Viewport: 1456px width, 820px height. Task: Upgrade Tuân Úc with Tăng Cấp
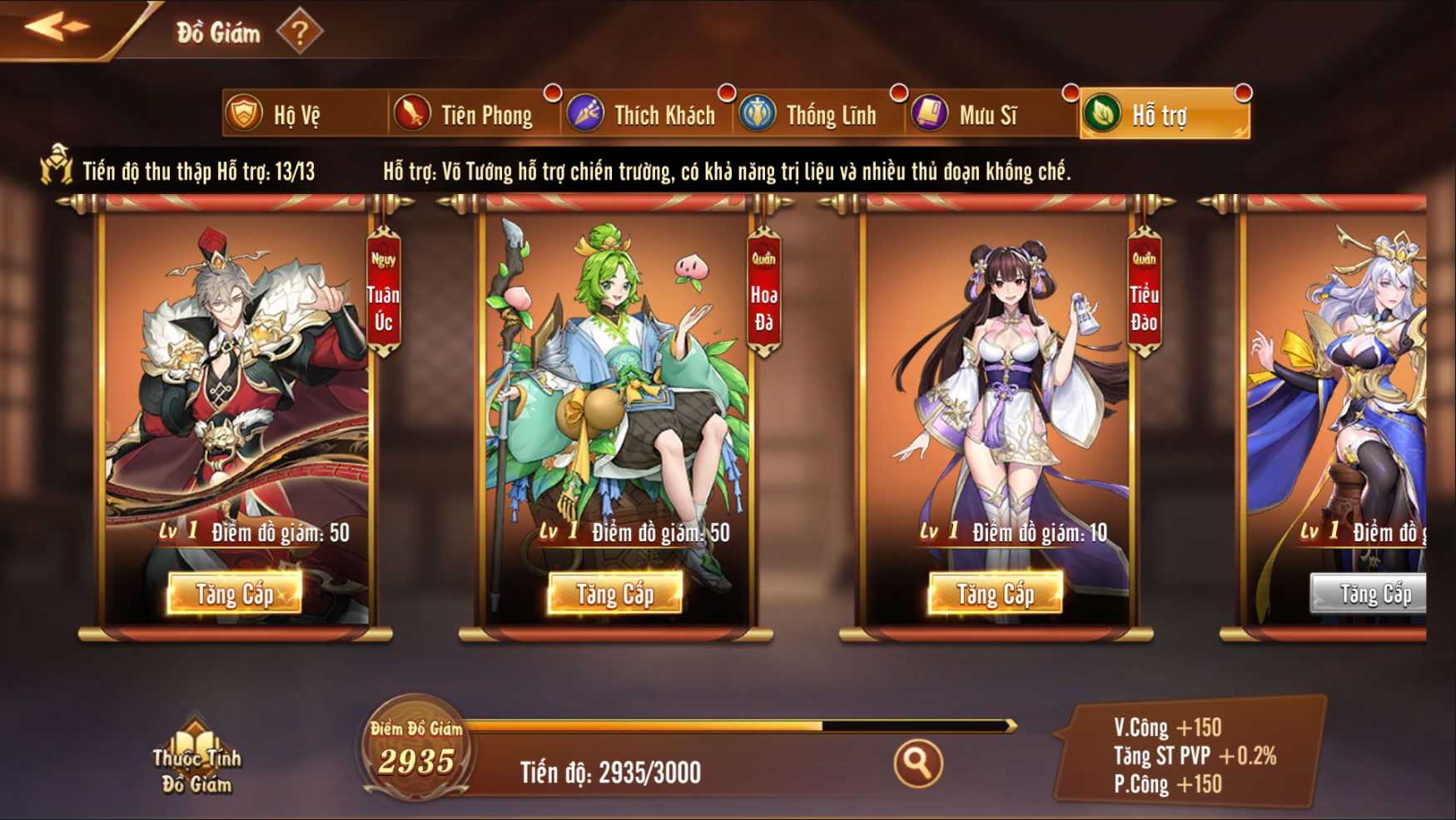(x=235, y=594)
